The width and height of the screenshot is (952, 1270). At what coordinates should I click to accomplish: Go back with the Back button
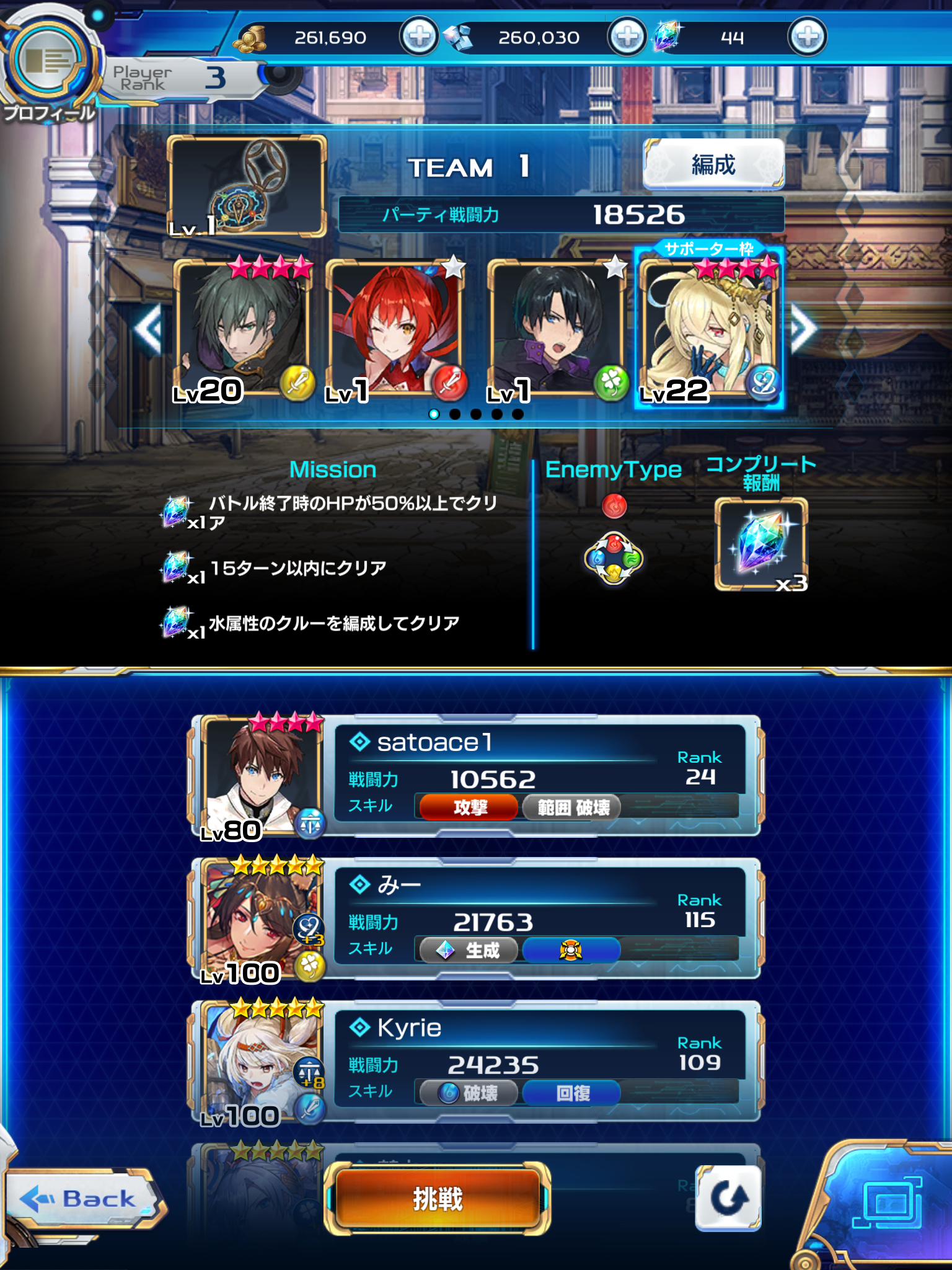(84, 1199)
